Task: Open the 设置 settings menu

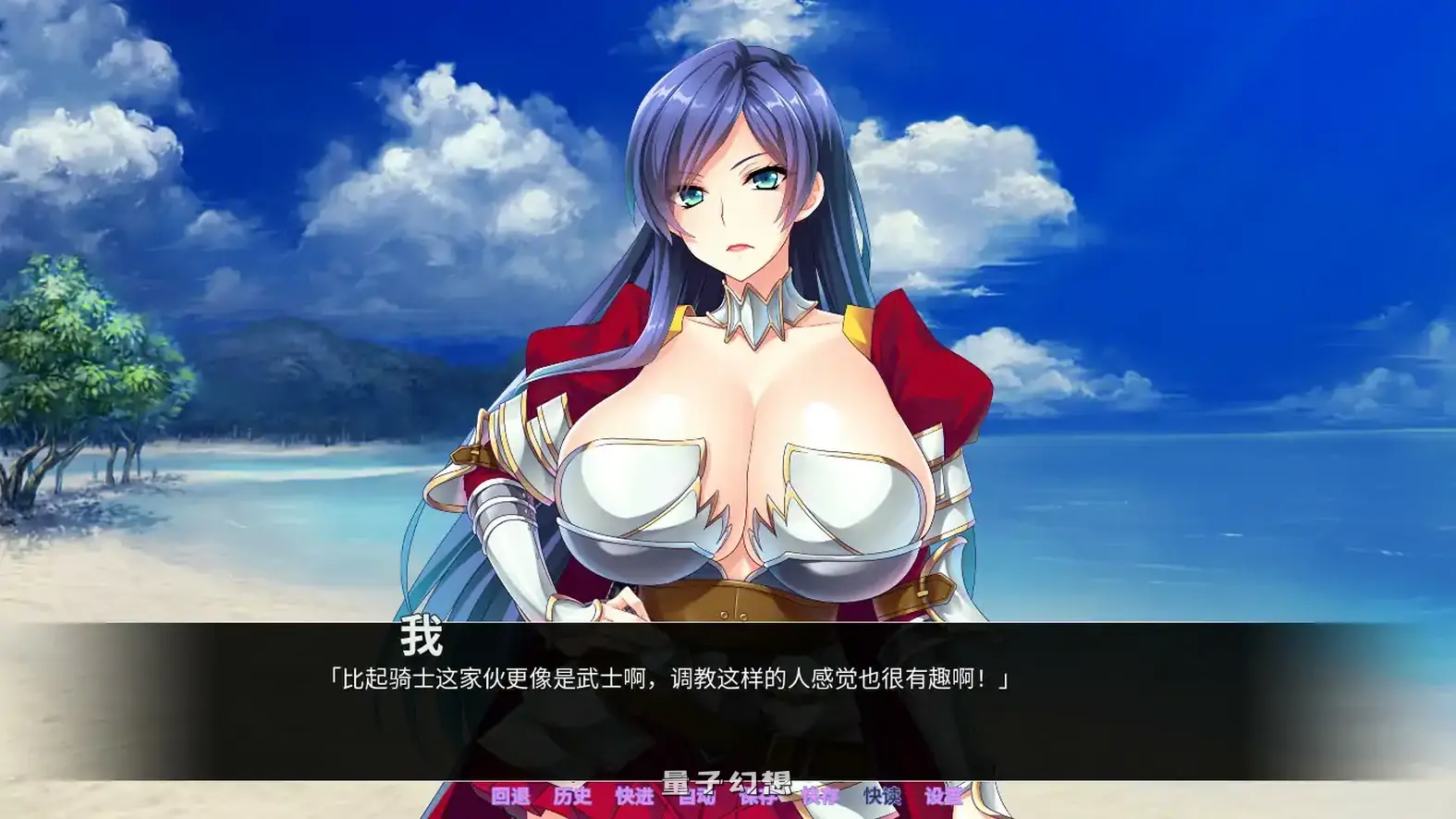Action: [945, 795]
